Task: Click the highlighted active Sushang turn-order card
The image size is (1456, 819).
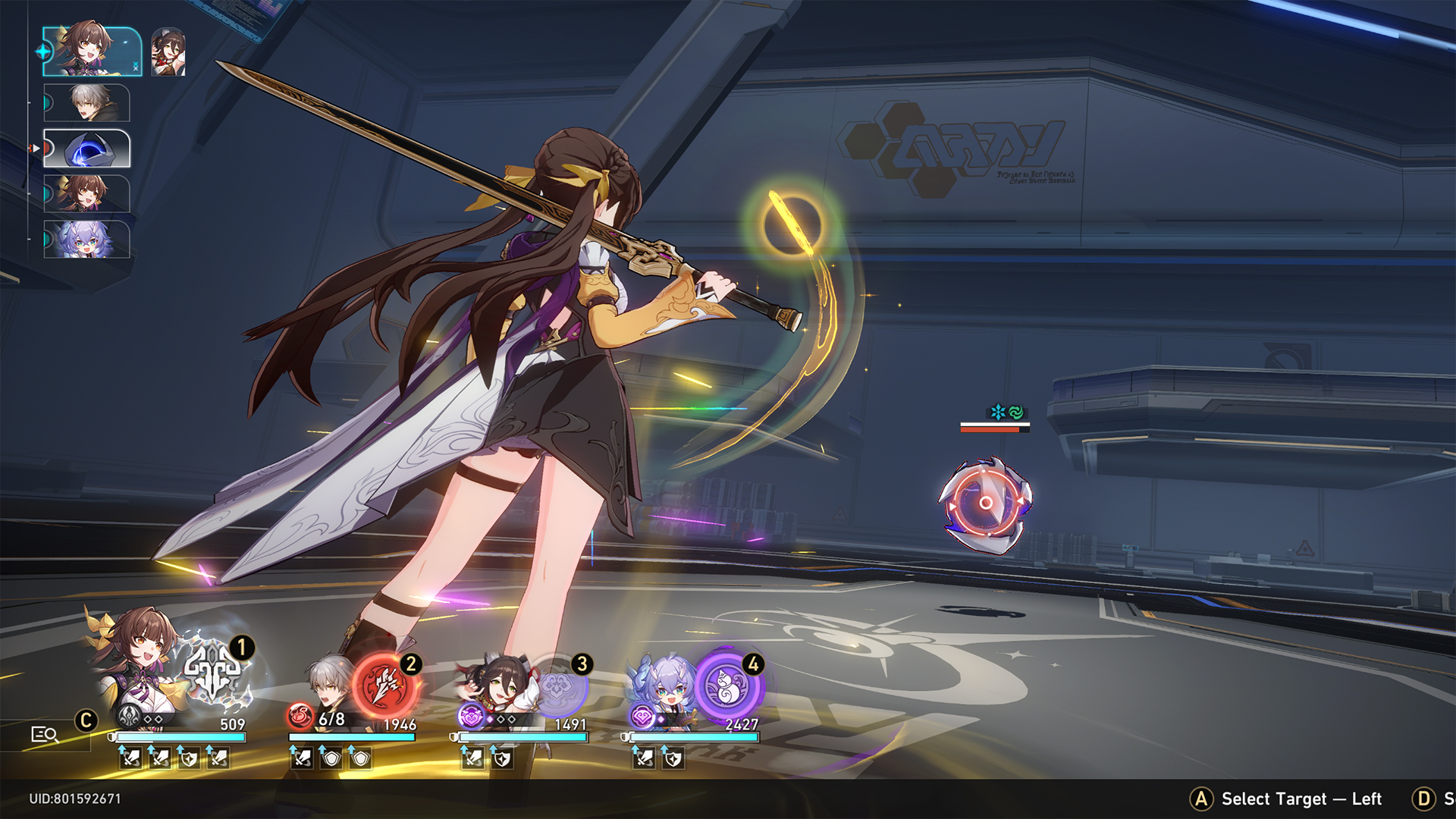Action: pyautogui.click(x=92, y=52)
